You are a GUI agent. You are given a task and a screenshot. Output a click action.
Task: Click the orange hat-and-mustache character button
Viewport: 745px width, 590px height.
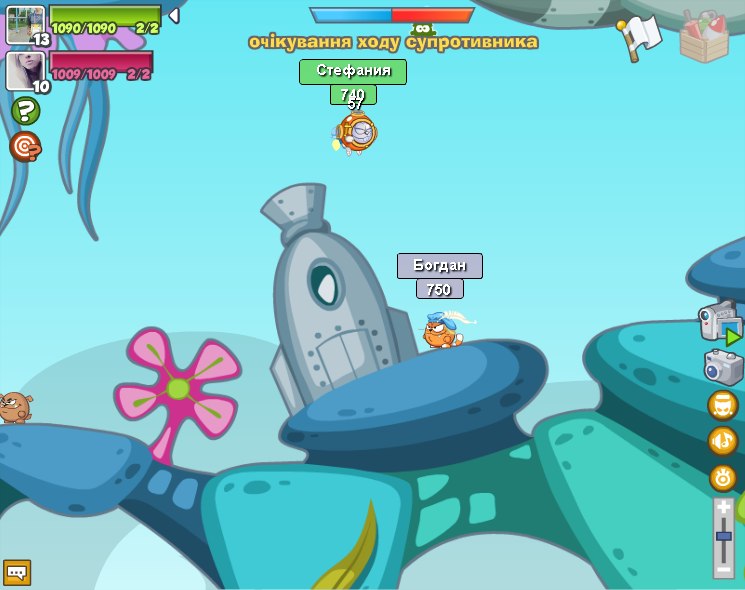723,405
